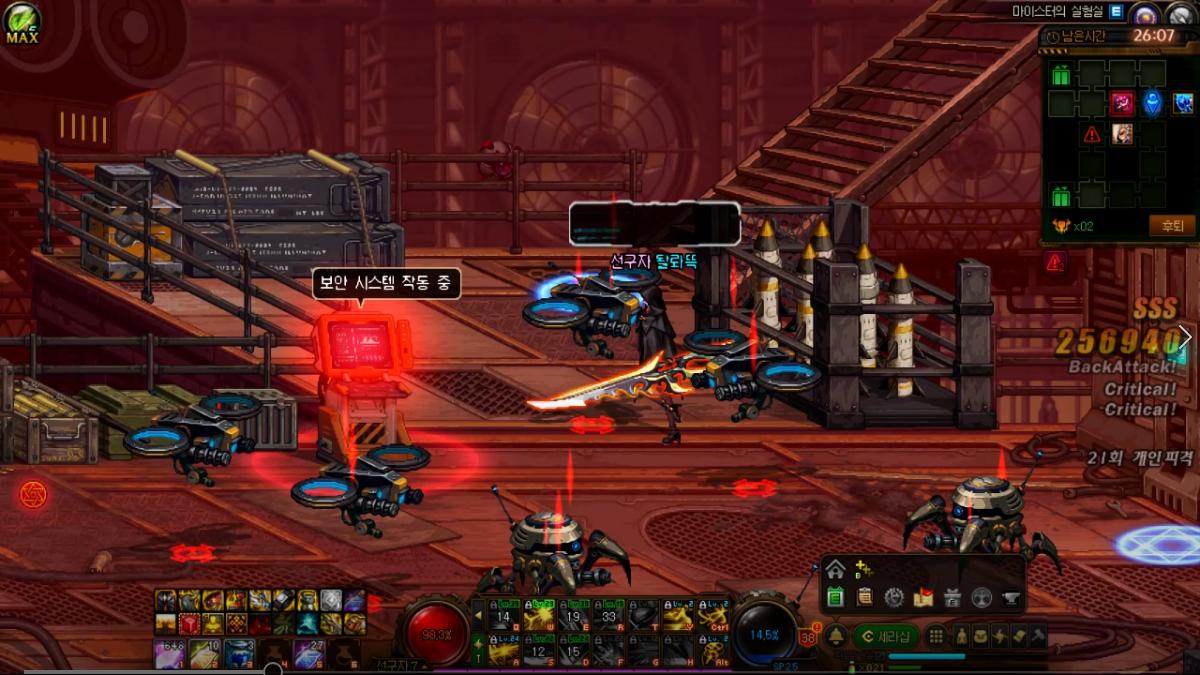
Task: Click the blue player location marker on the minimap
Action: click(1153, 103)
